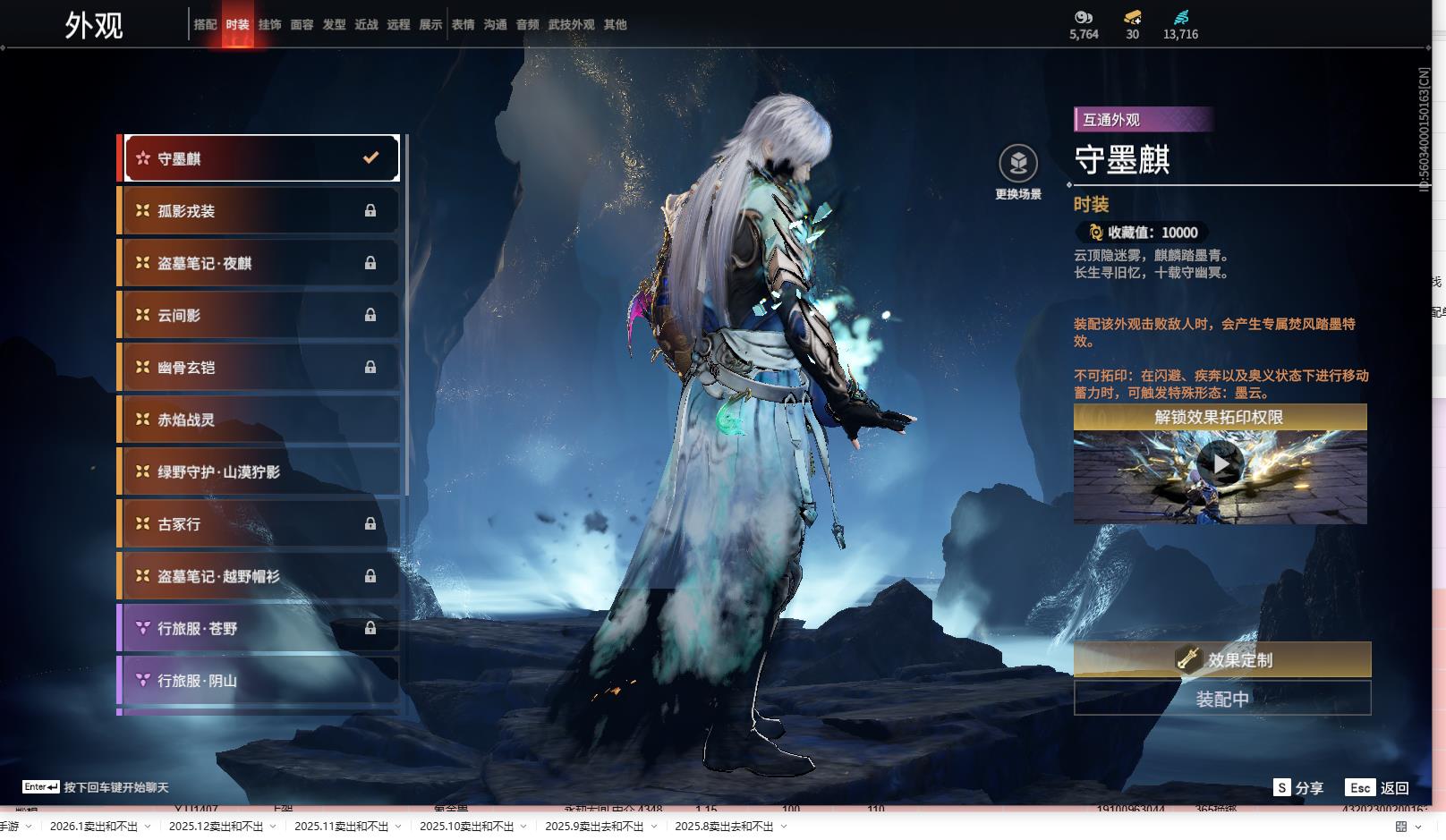1446x840 pixels.
Task: Open the 2025.12卖出和不出 spreadsheet tab
Action: coord(216,827)
